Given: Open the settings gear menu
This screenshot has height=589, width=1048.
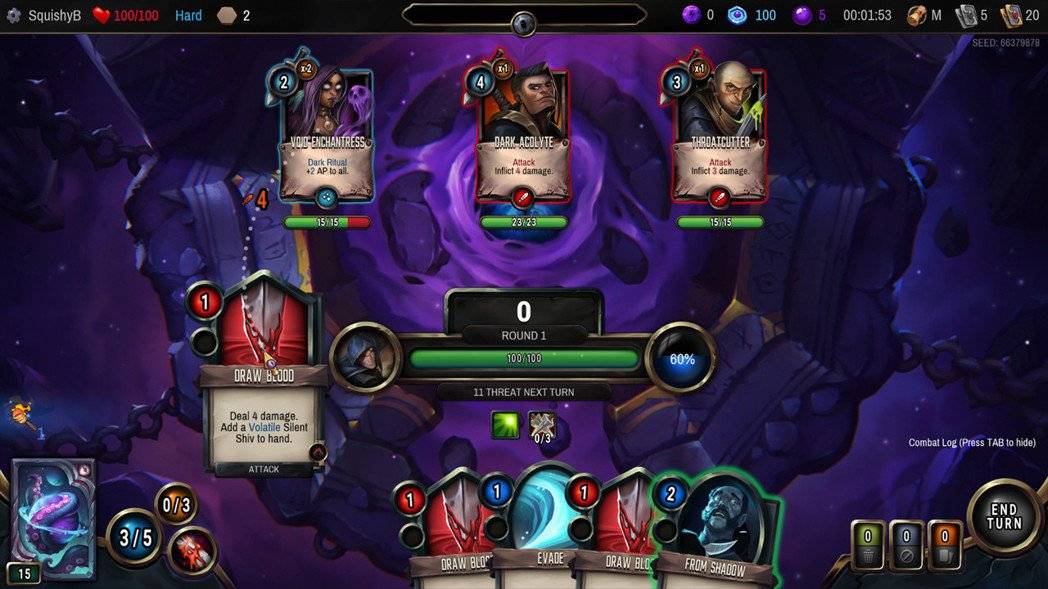Looking at the screenshot, I should [x=14, y=15].
